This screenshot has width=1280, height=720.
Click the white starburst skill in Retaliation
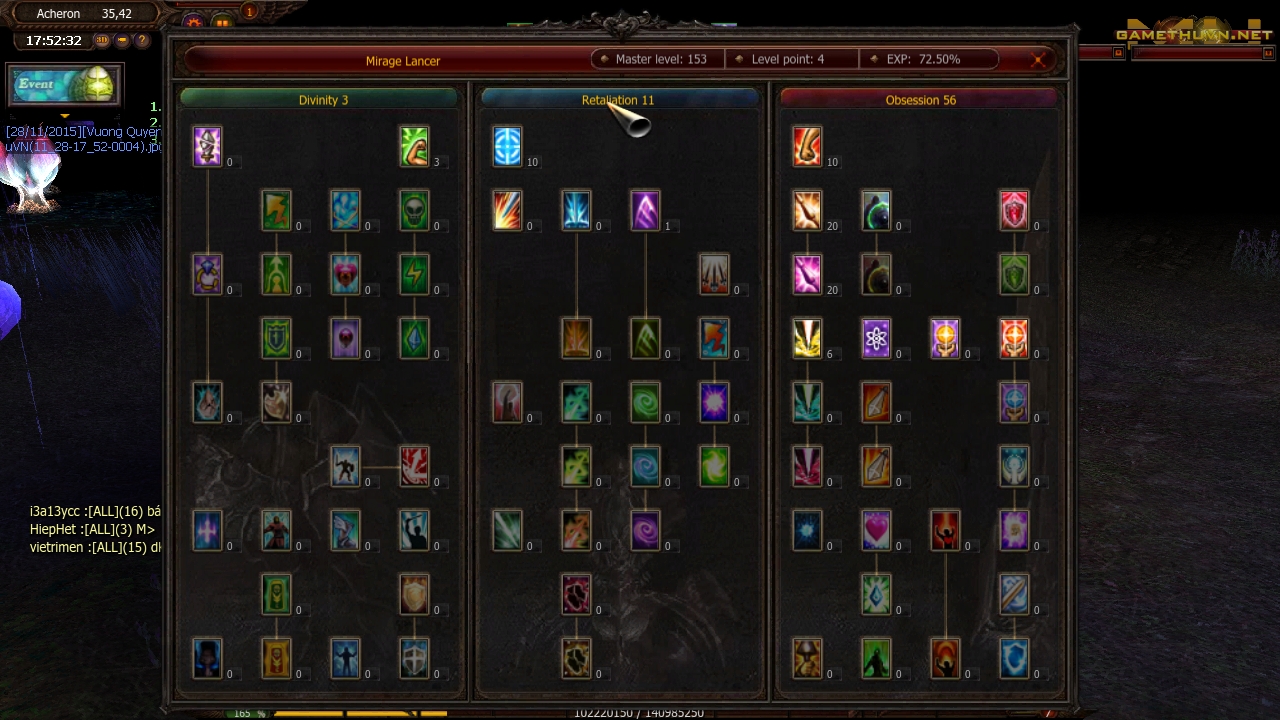[x=714, y=402]
